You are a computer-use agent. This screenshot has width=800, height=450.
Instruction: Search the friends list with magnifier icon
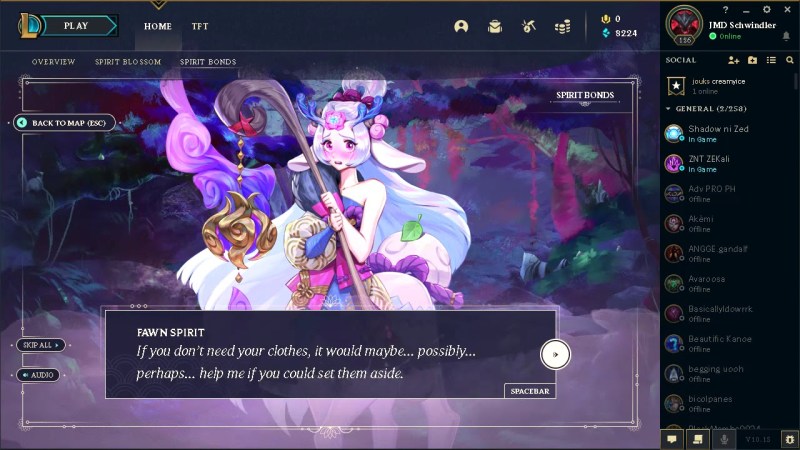[x=790, y=60]
